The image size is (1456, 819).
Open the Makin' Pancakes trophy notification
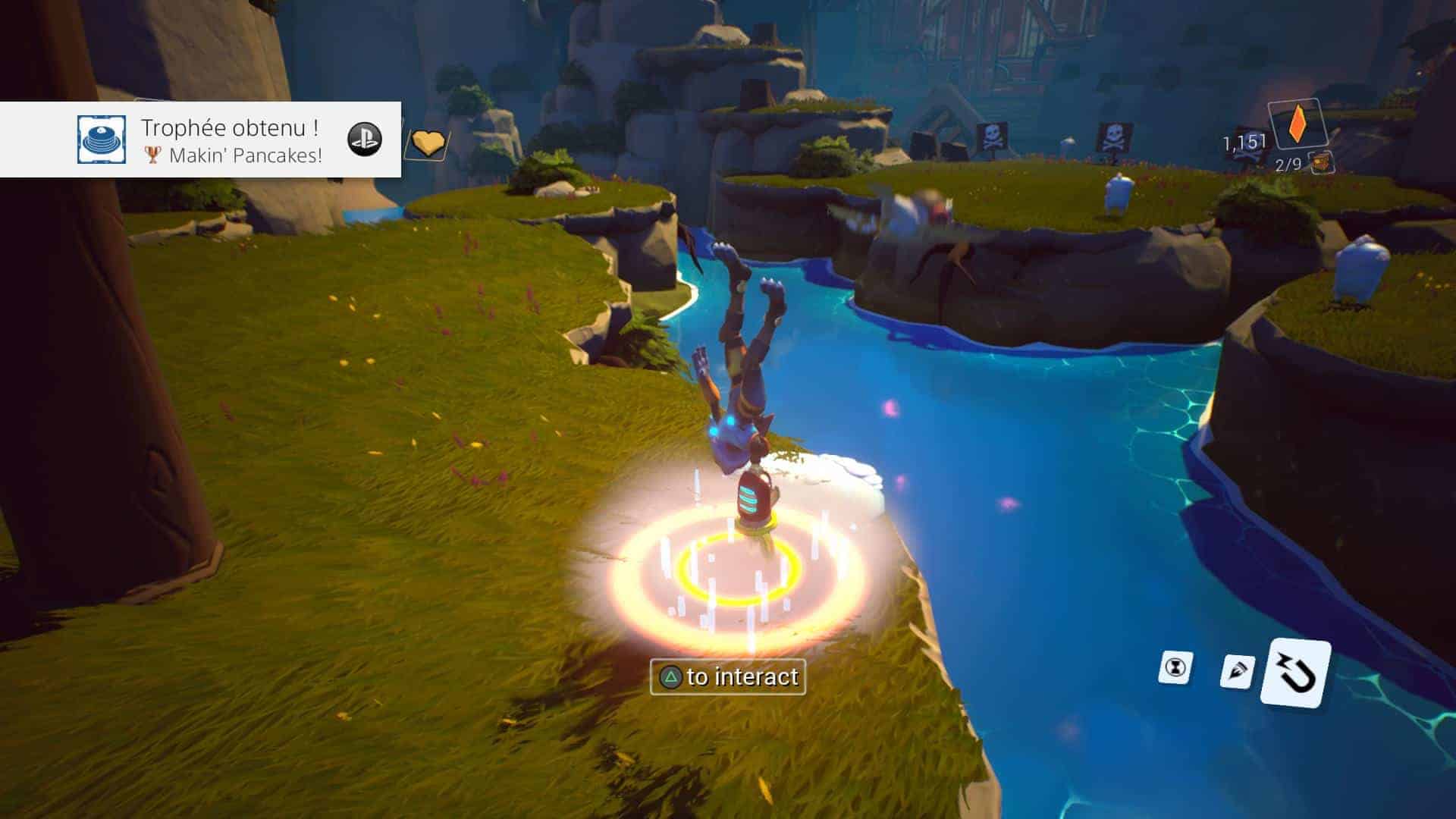point(231,140)
